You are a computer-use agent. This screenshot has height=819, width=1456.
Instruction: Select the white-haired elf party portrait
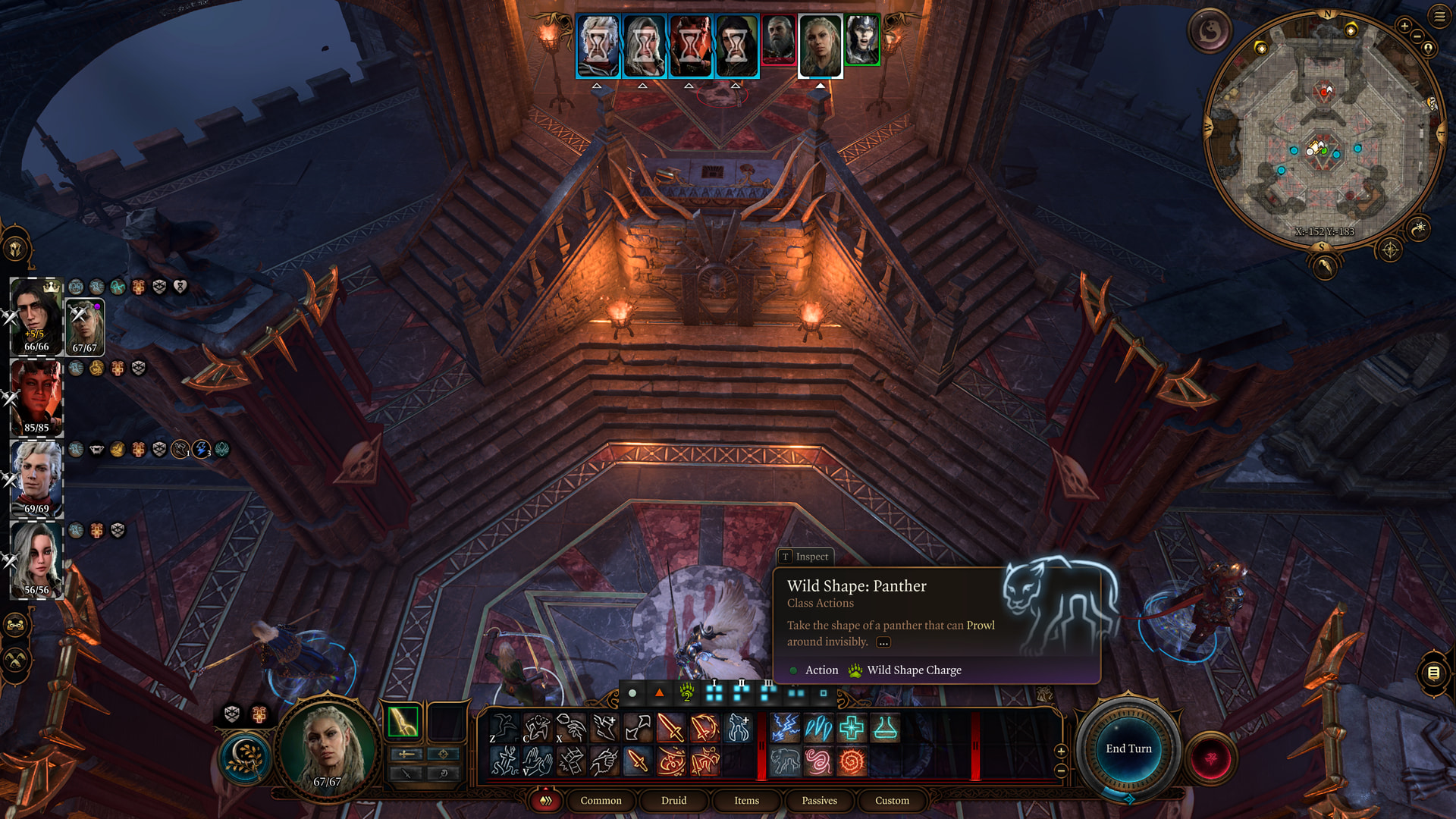click(36, 479)
